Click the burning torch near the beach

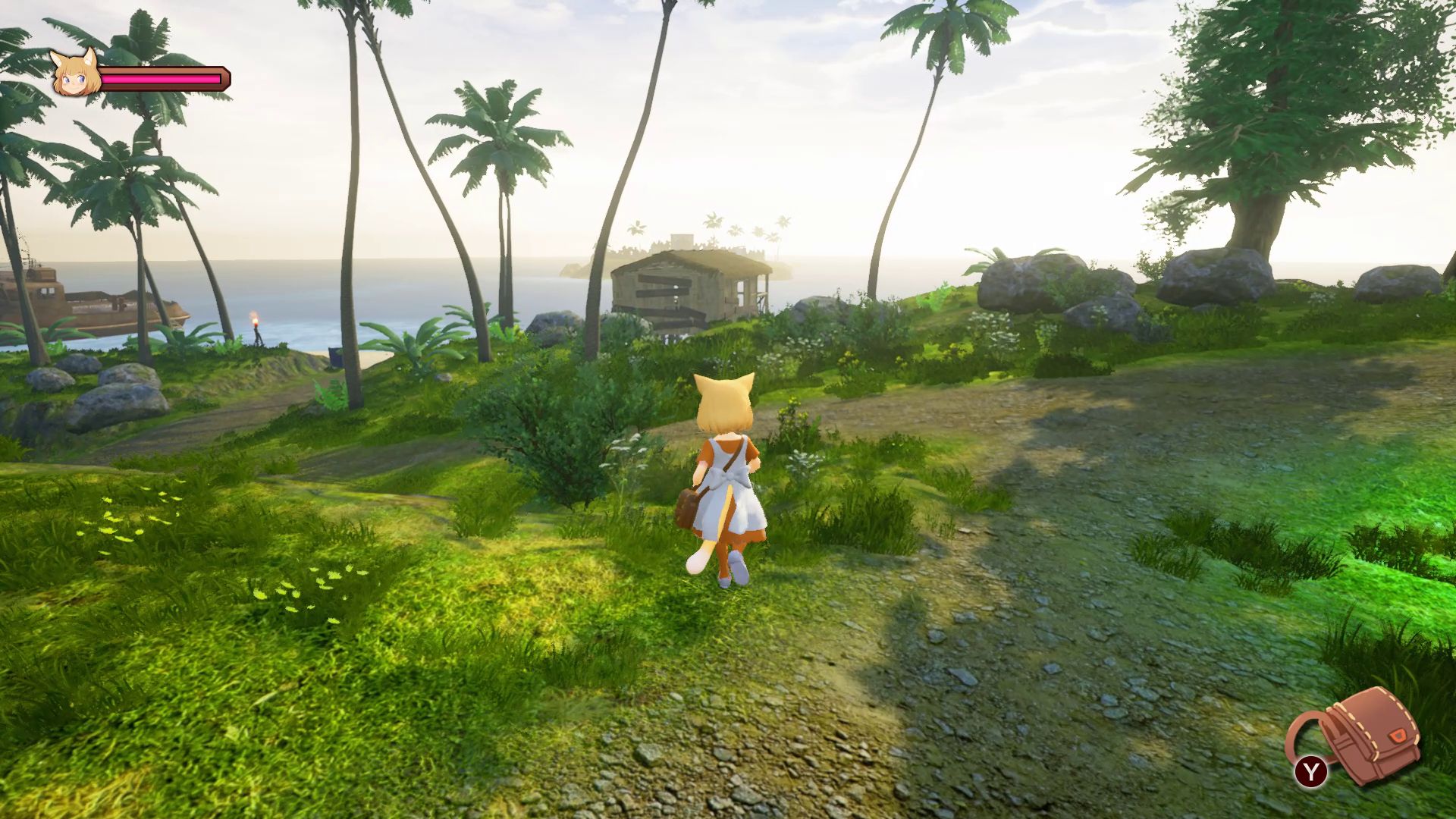[255, 322]
